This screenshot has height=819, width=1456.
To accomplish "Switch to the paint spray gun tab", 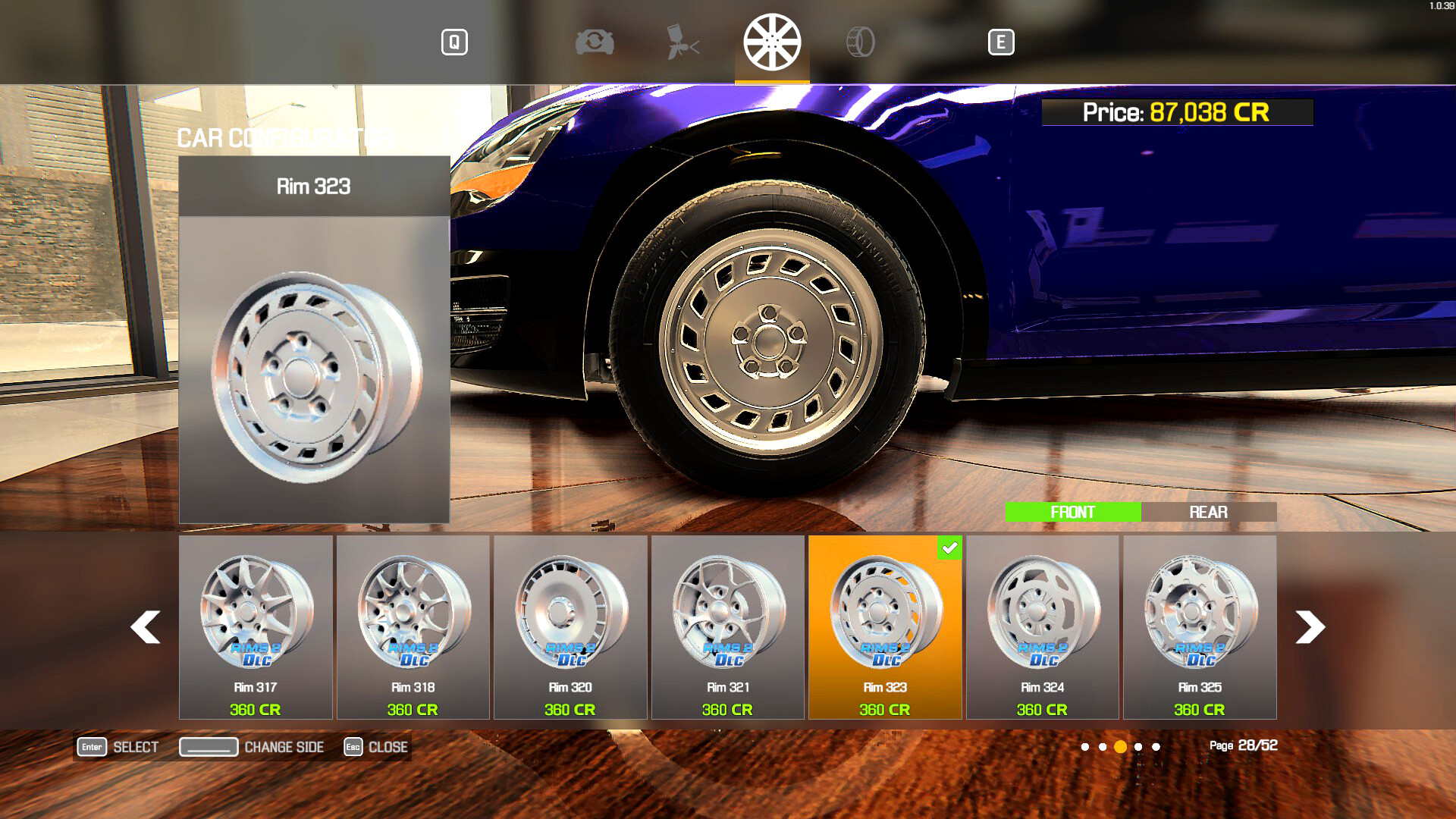I will coord(682,42).
